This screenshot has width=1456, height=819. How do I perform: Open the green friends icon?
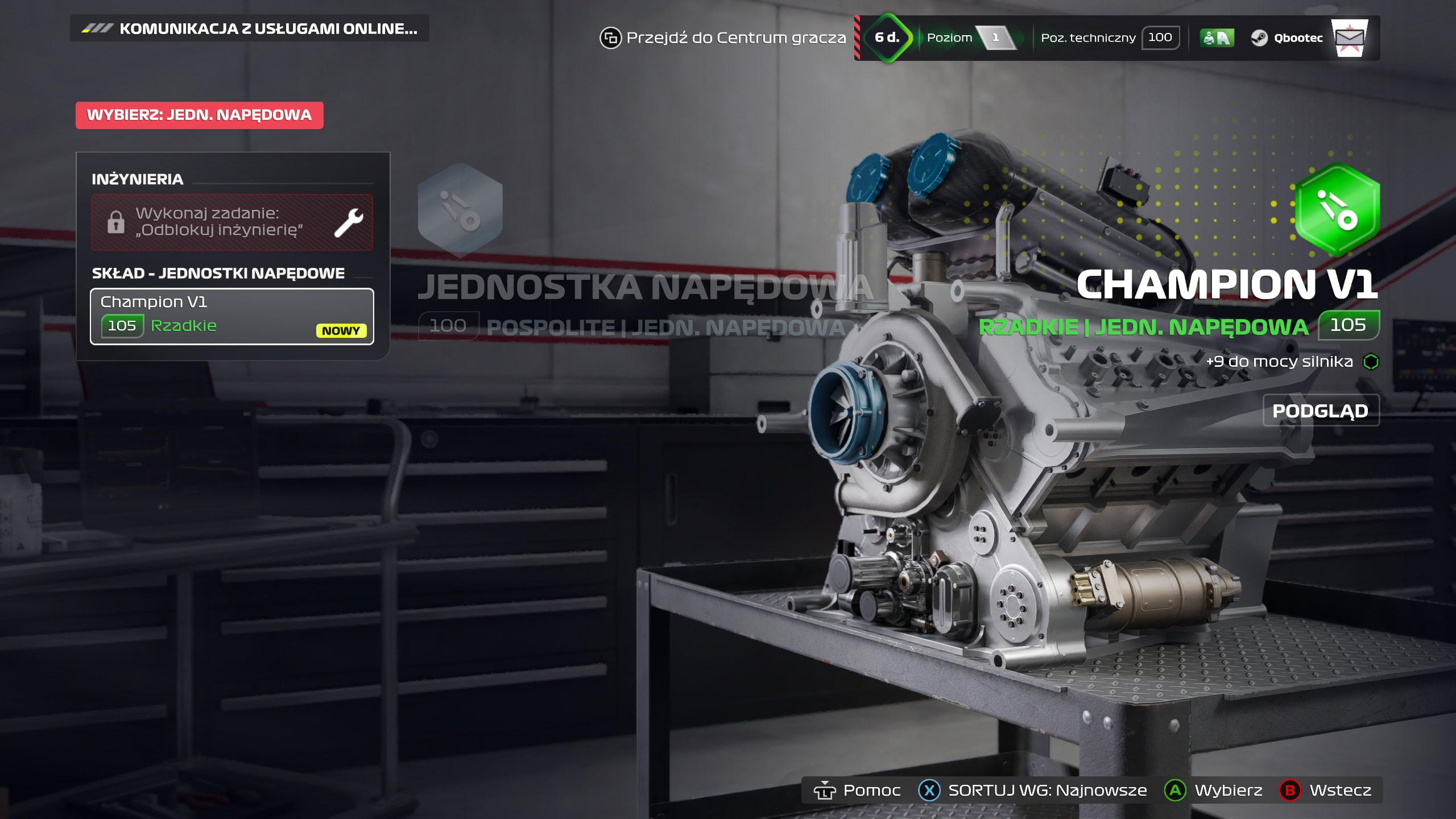click(x=1217, y=38)
